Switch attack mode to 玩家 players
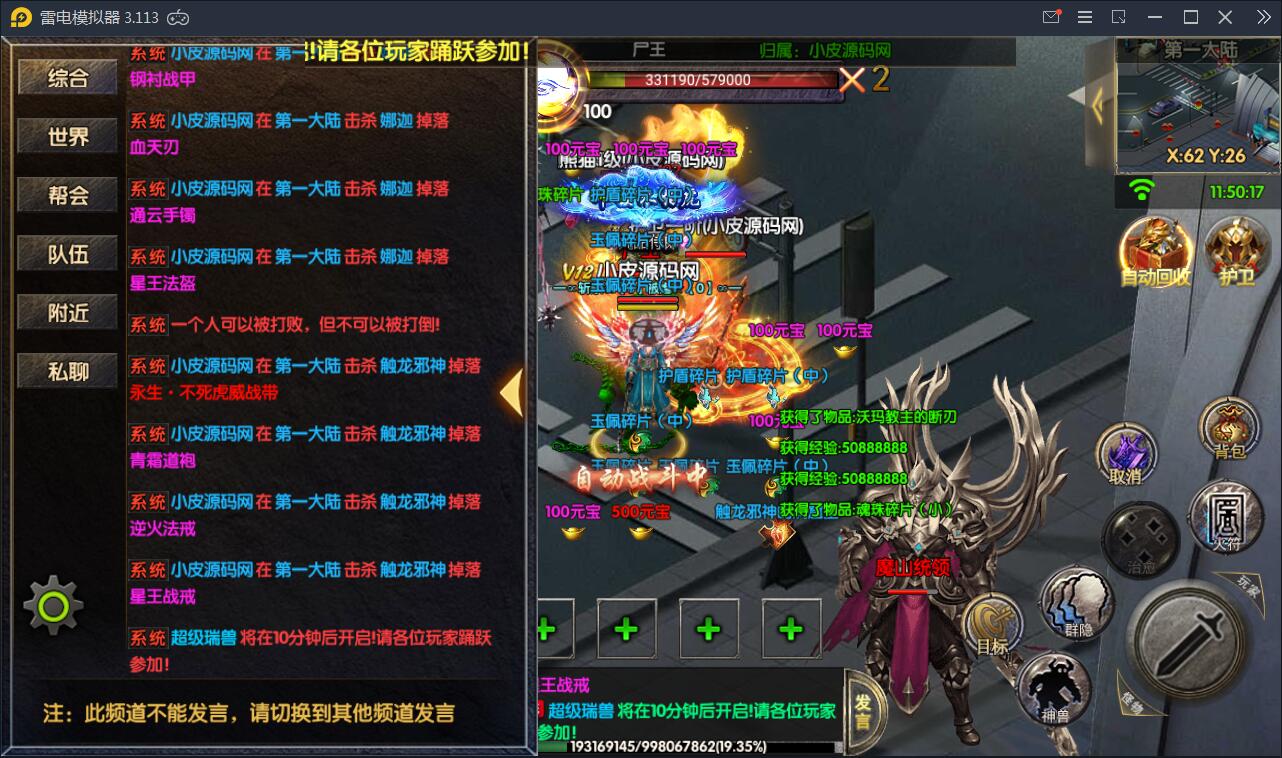Viewport: 1282px width, 758px height. pos(1245,585)
